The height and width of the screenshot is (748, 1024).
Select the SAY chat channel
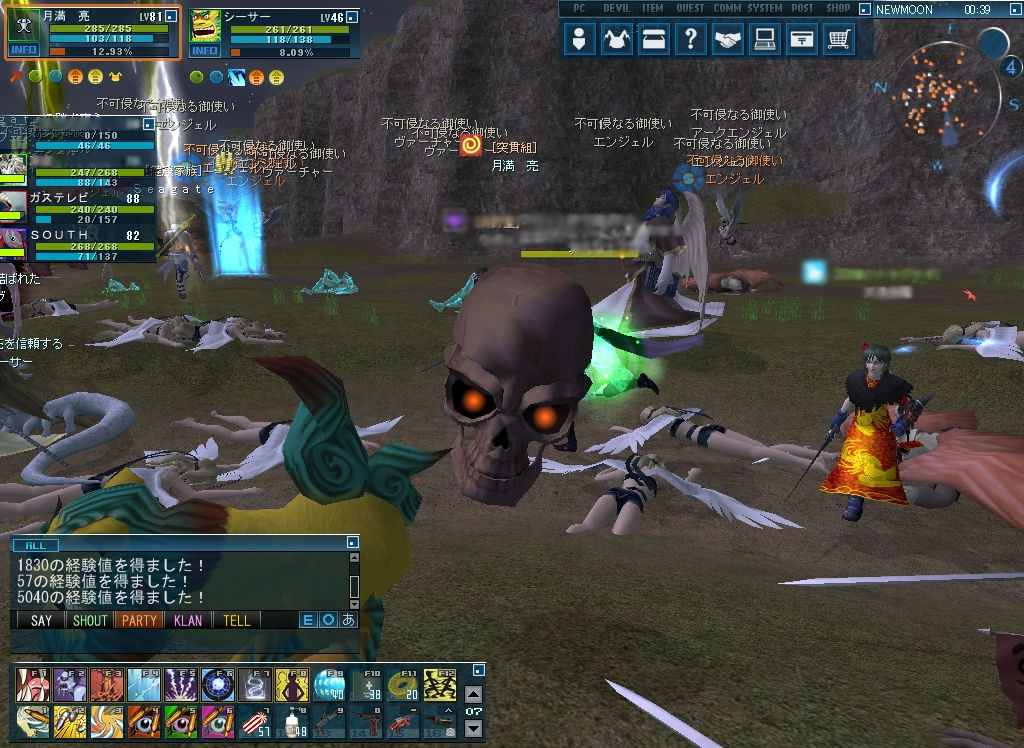click(41, 620)
